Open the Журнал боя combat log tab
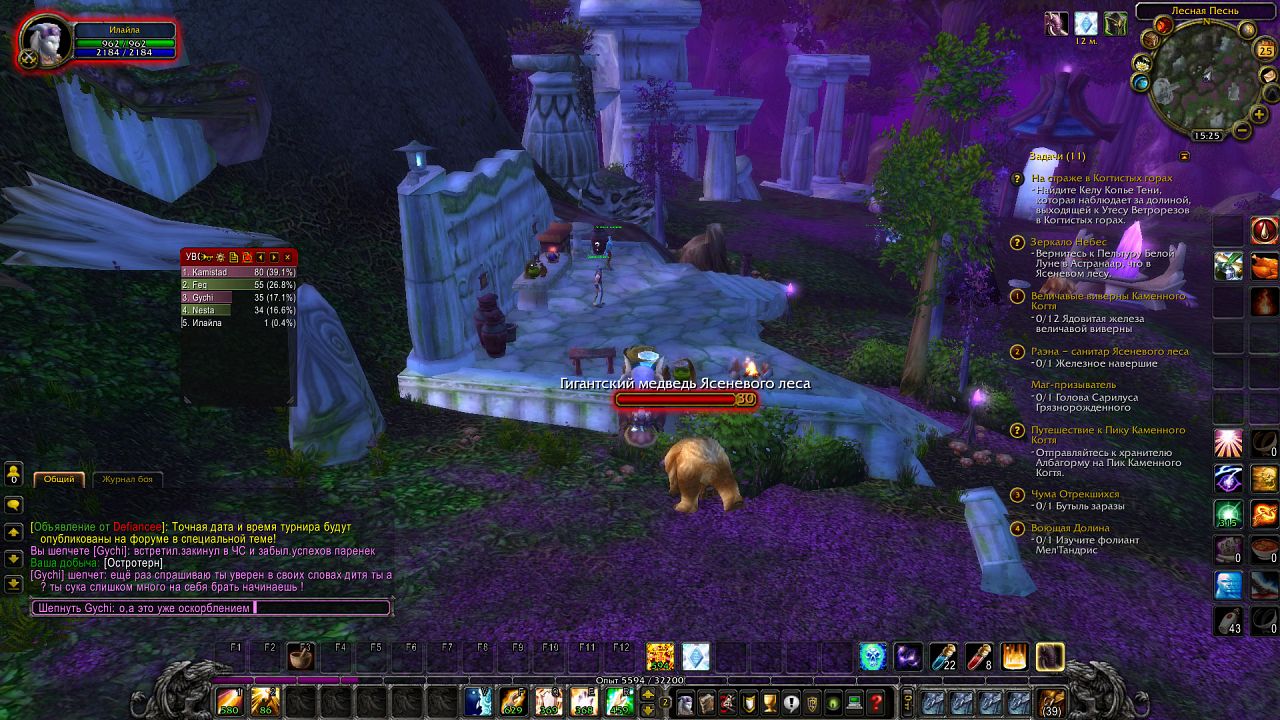The image size is (1280, 720). click(128, 480)
